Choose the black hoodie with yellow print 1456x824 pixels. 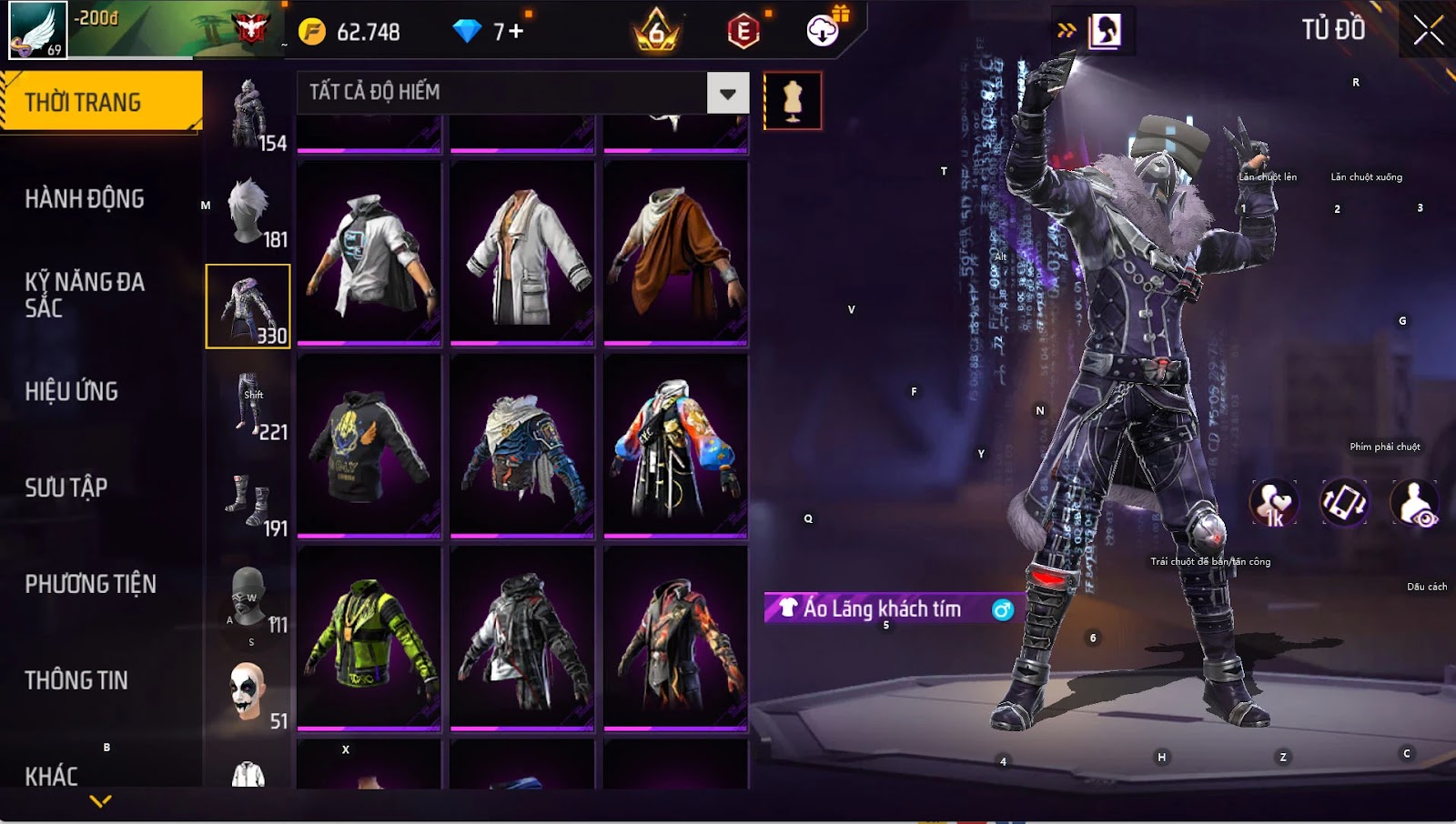369,446
